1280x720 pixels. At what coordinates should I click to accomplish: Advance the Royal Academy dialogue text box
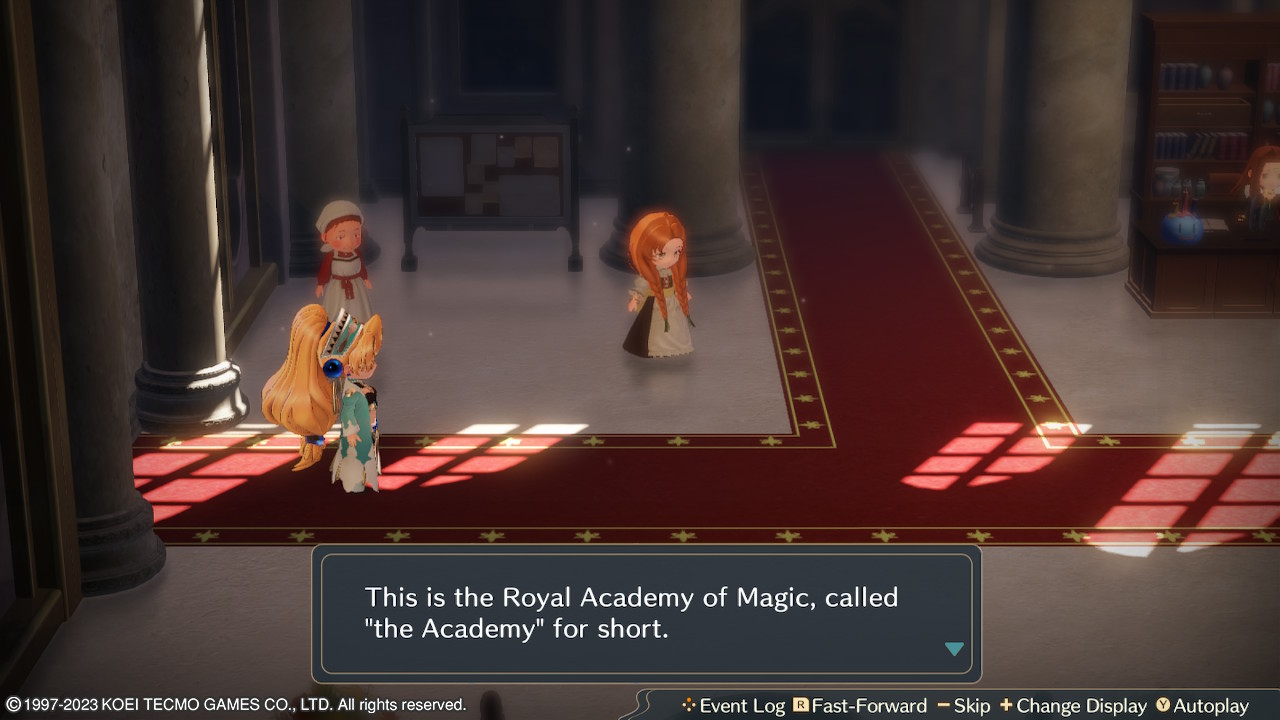point(646,613)
